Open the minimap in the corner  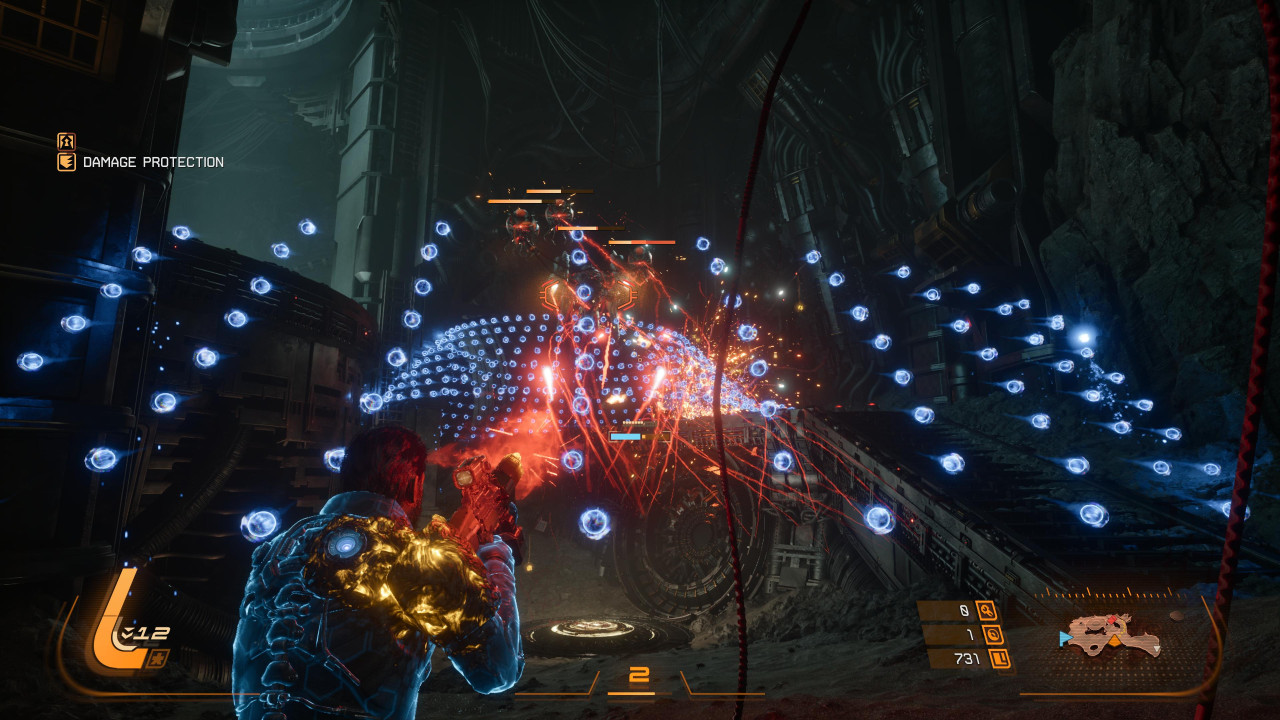1112,635
